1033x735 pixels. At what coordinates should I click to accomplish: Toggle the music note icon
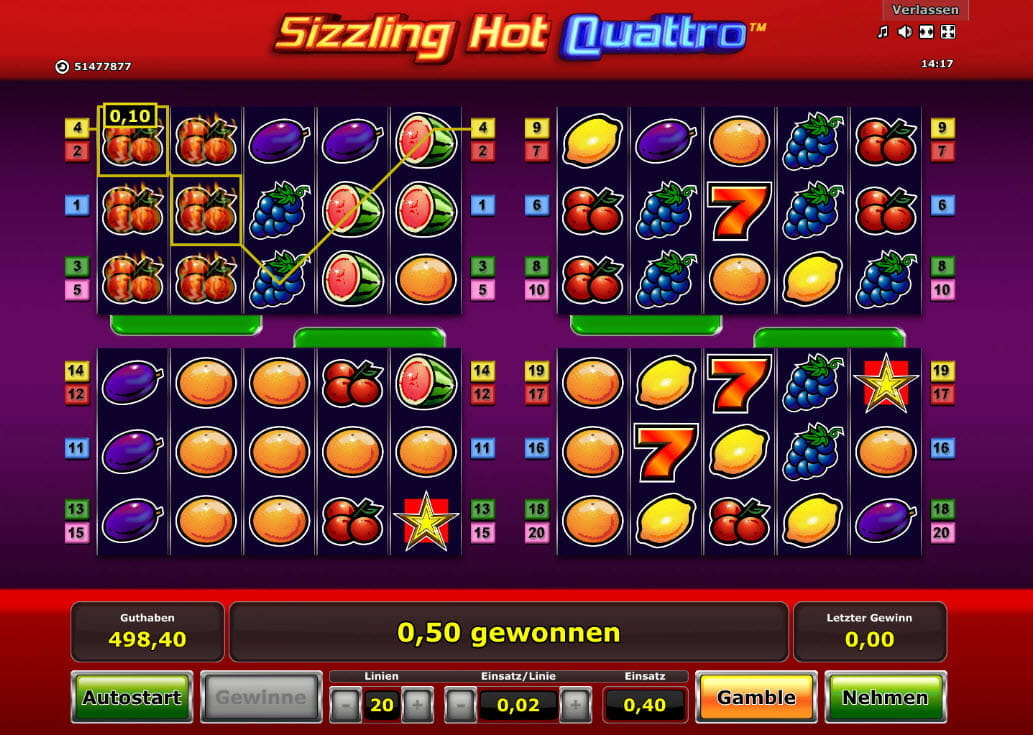click(x=882, y=32)
